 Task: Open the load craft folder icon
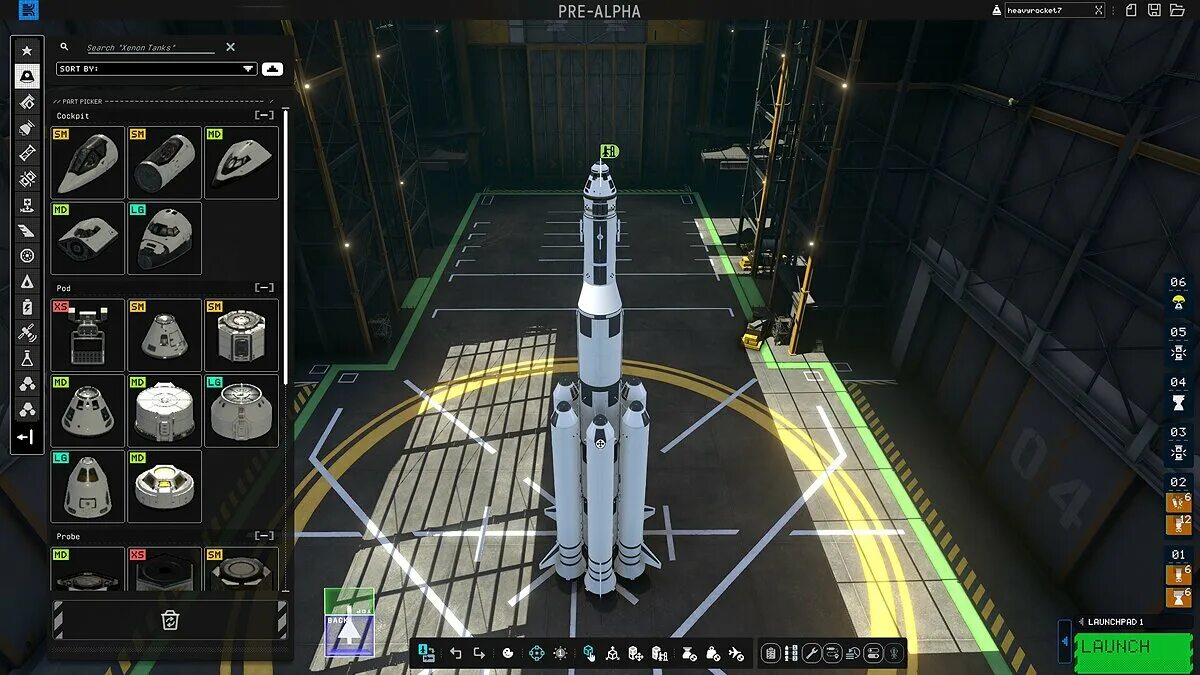(1176, 10)
